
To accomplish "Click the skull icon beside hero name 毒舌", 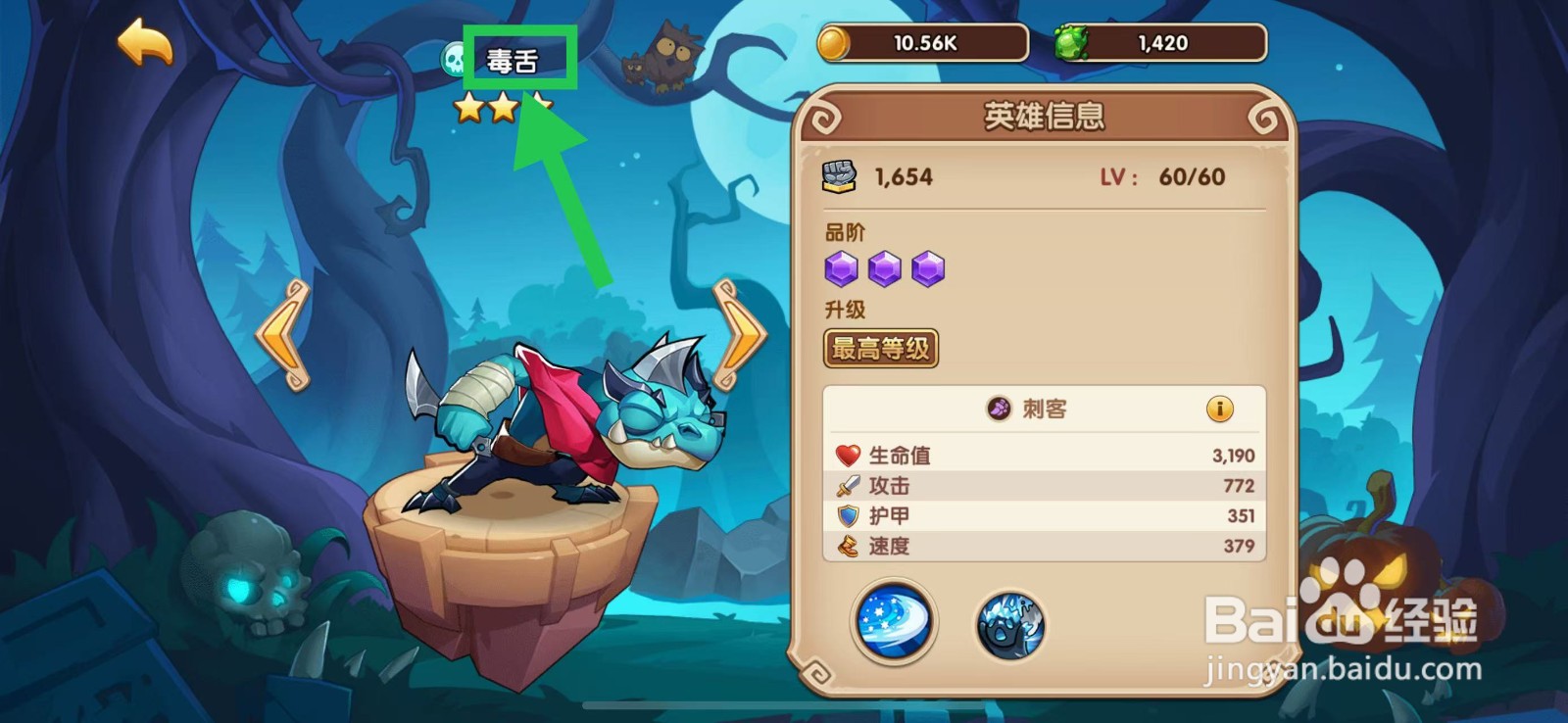I will click(x=453, y=57).
